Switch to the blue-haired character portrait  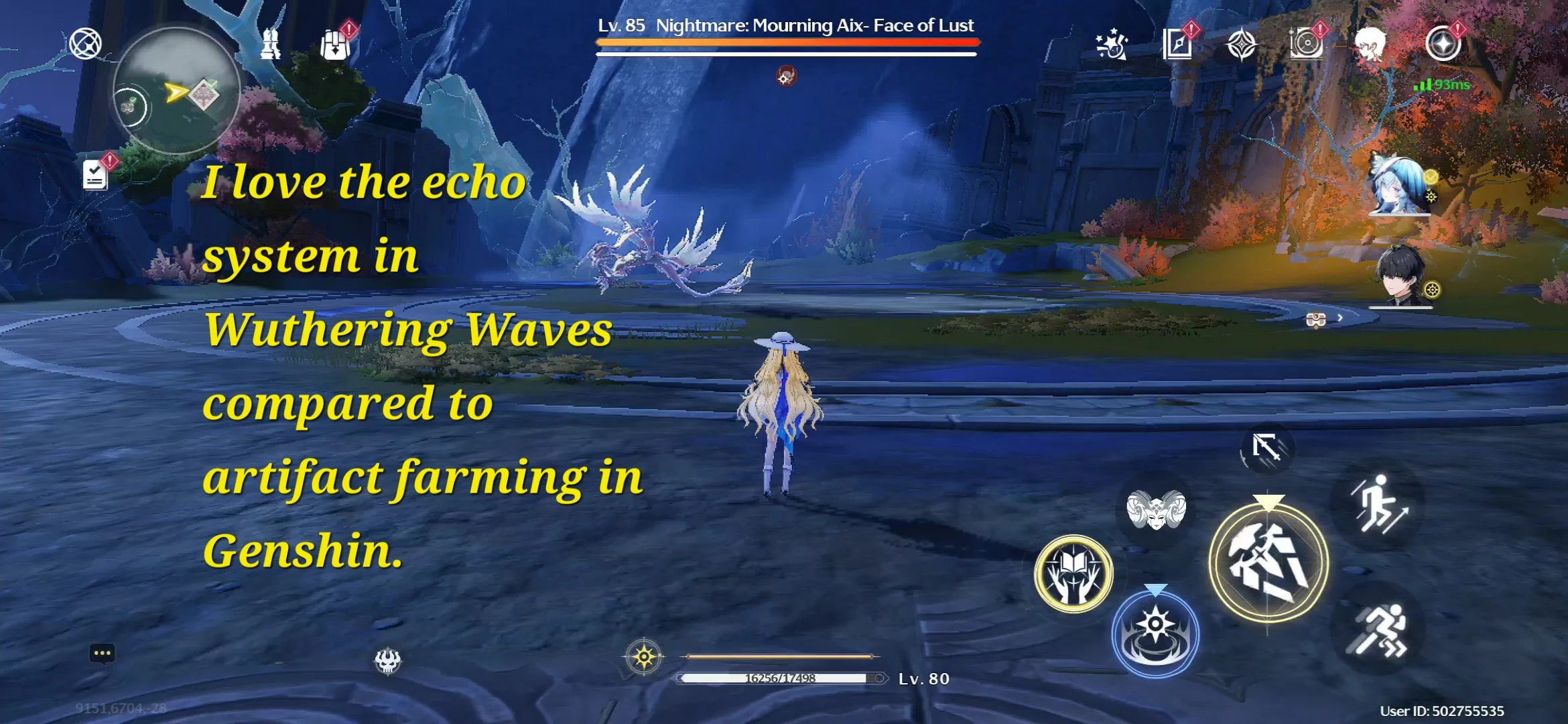(x=1398, y=185)
